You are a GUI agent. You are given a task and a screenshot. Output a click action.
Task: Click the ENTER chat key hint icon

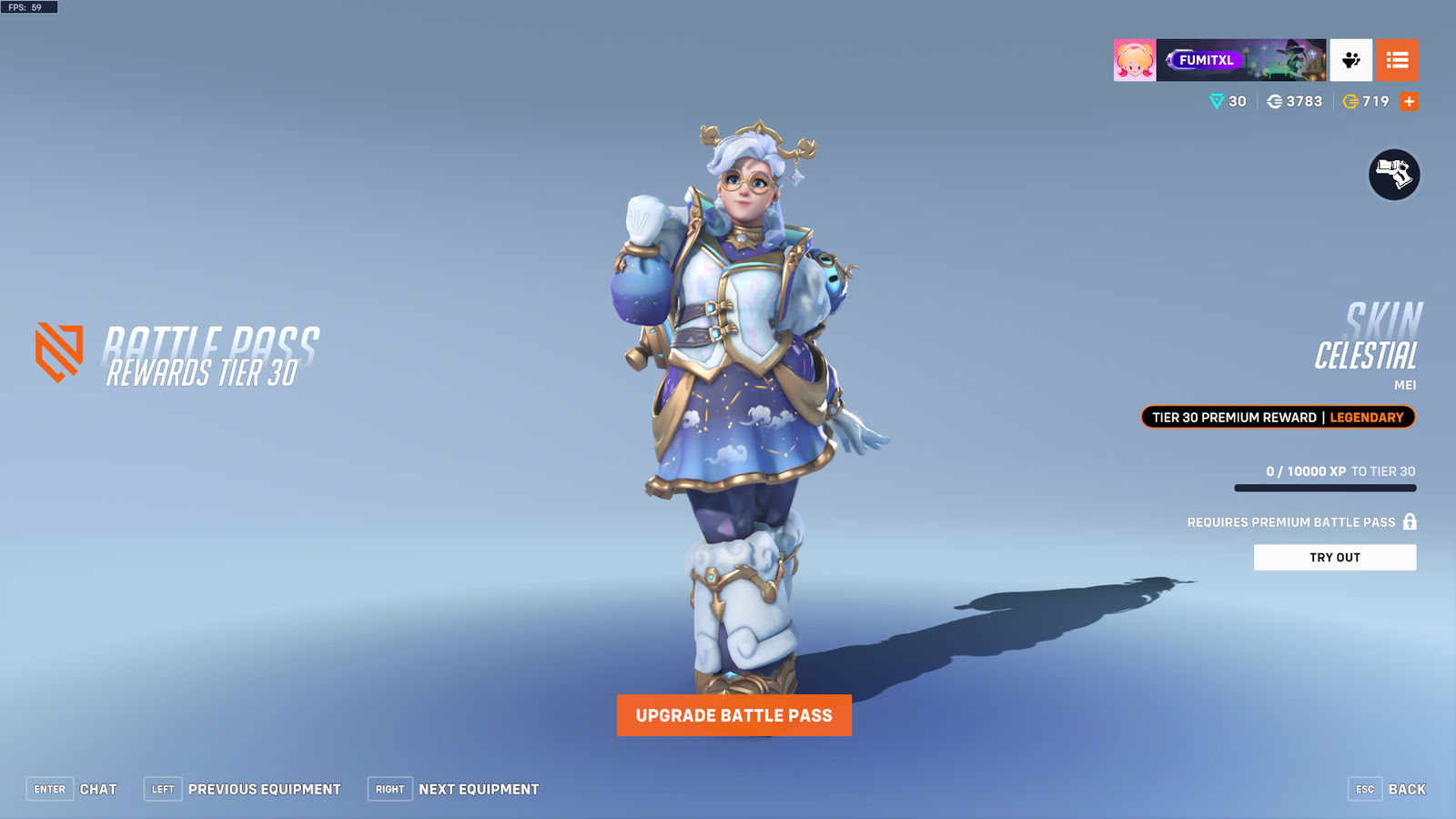(x=50, y=789)
